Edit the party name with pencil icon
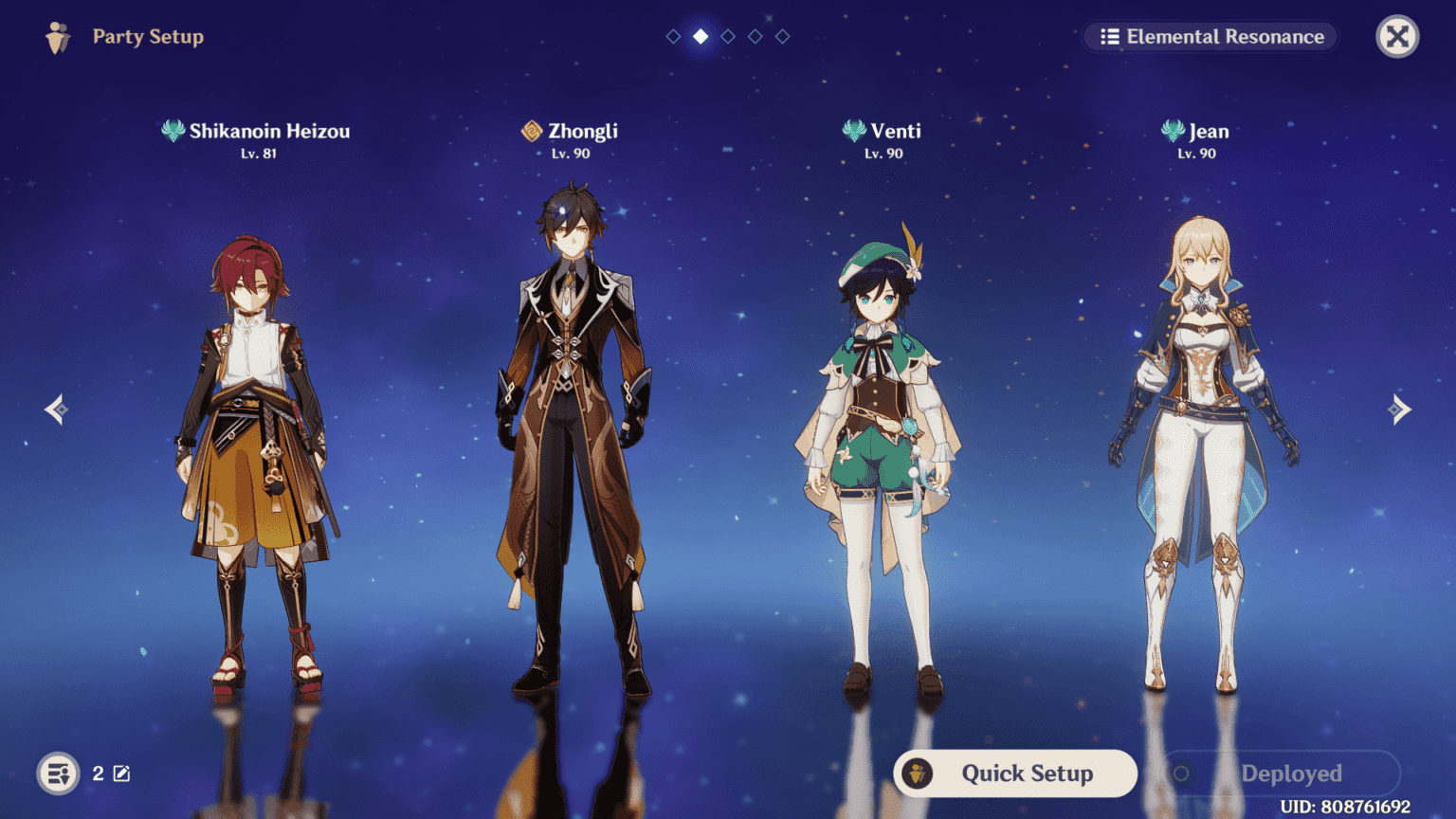This screenshot has height=819, width=1456. point(122,773)
